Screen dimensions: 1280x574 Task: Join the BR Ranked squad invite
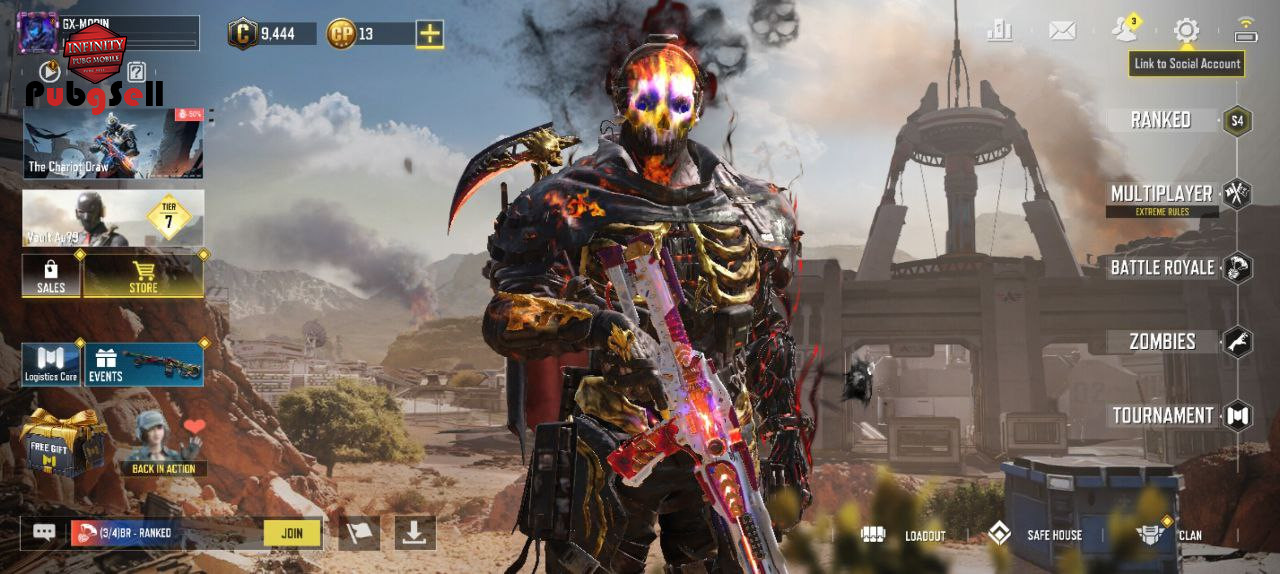pos(292,533)
